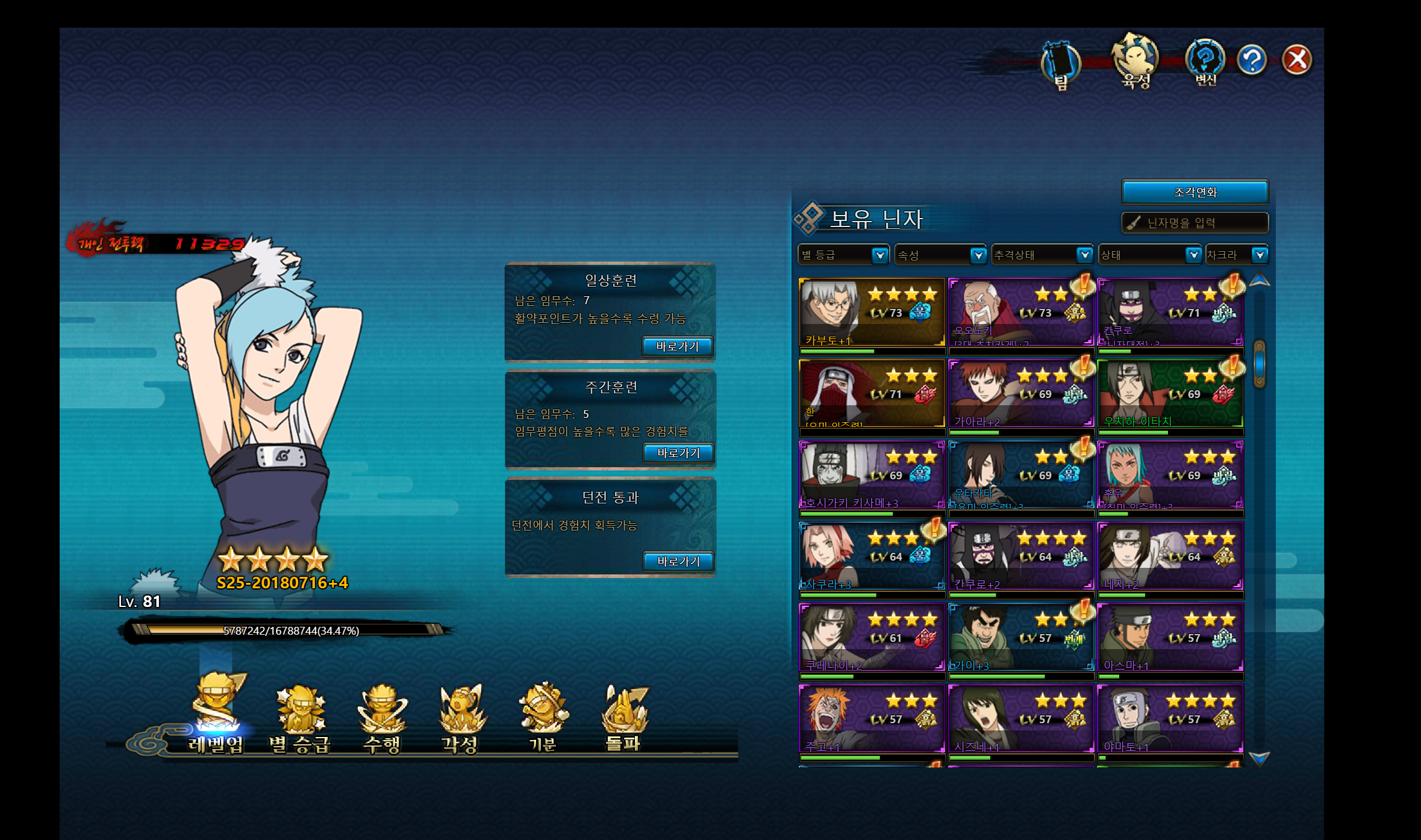Open the 각성 awakening tab
Viewport: 1421px width, 840px height.
point(461,720)
